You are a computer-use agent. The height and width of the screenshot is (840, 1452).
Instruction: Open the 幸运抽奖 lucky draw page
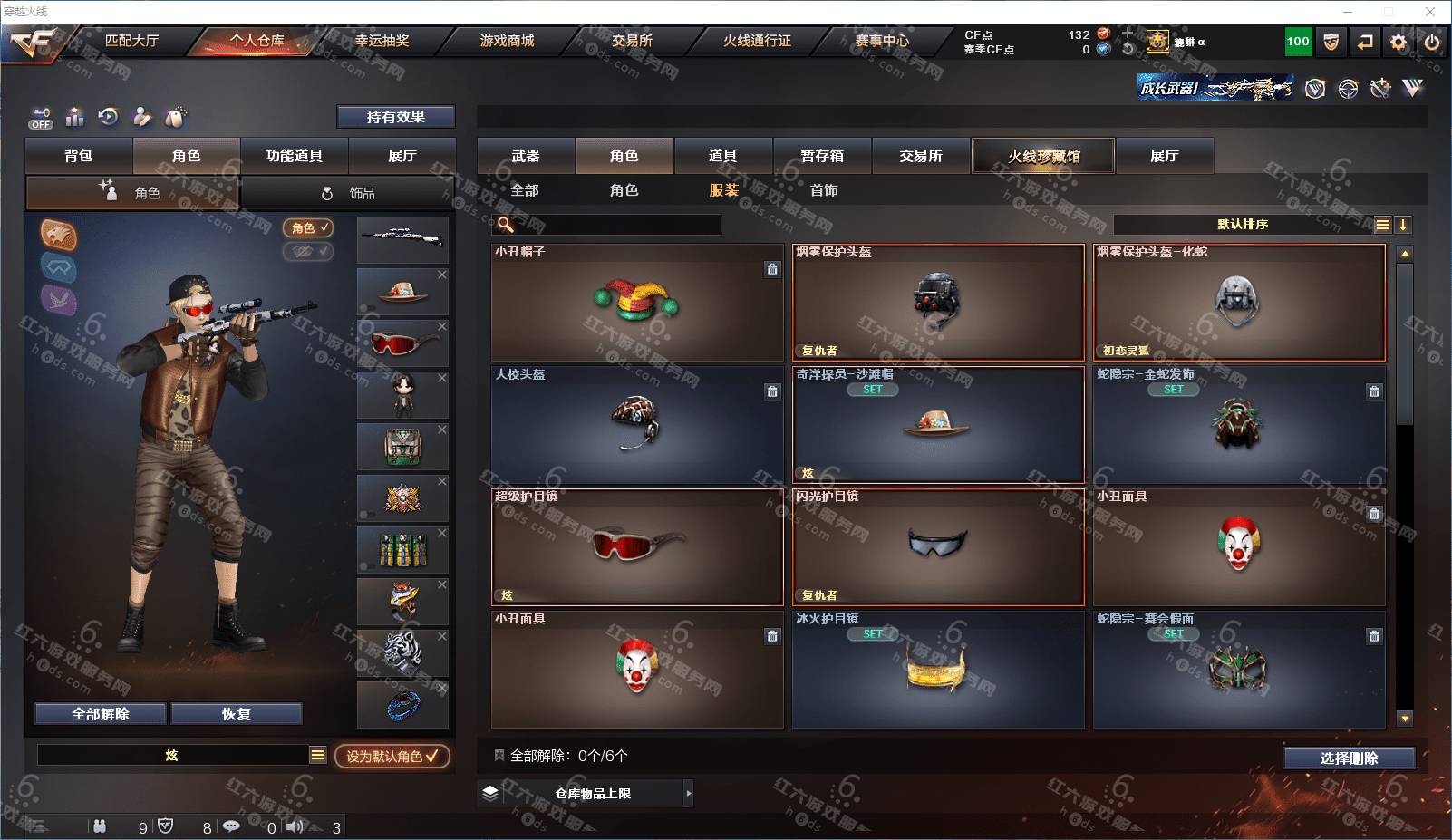point(382,41)
